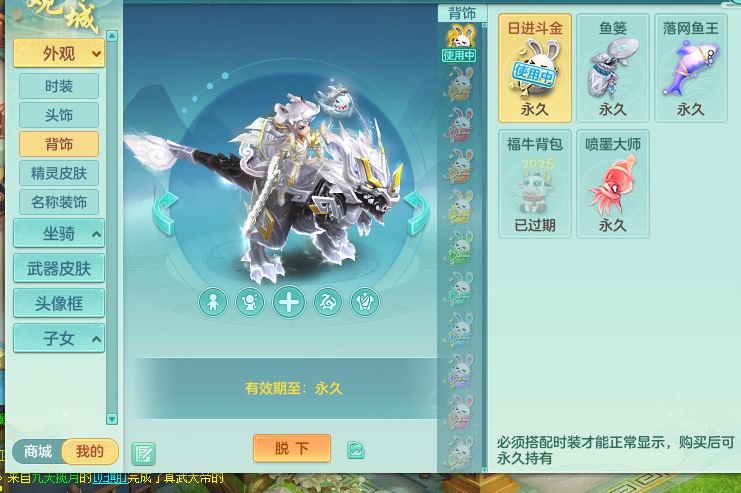Expand the 子女 children category
Image resolution: width=741 pixels, height=493 pixels.
click(59, 338)
